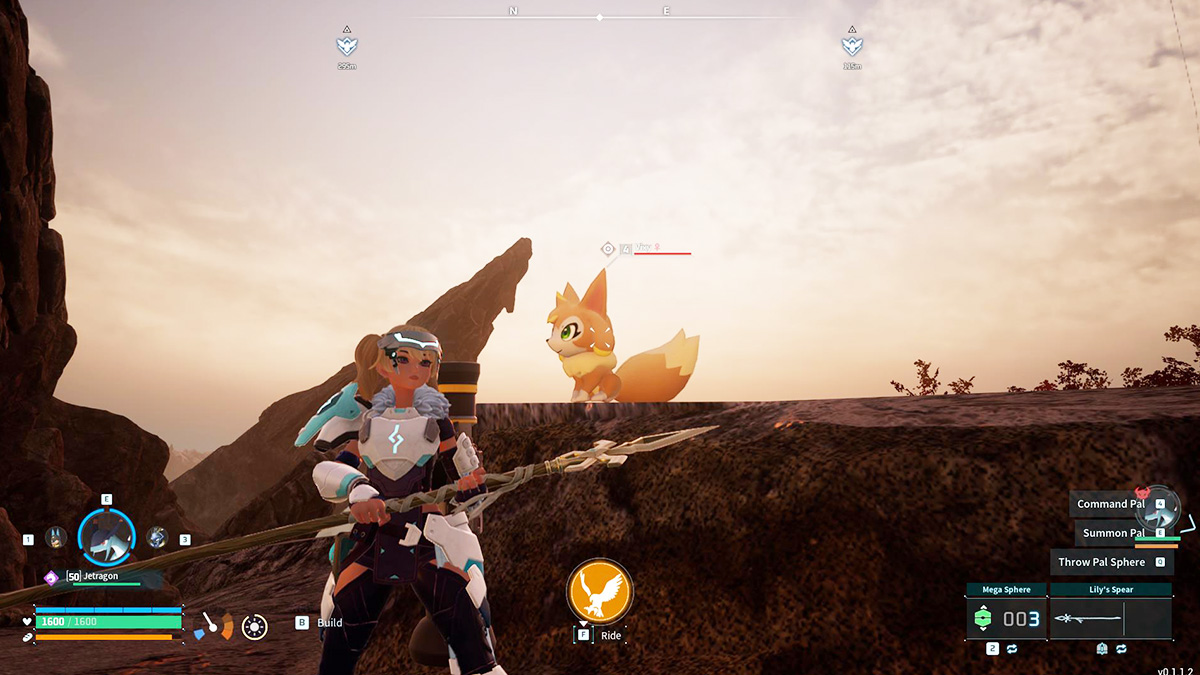The height and width of the screenshot is (675, 1200).
Task: Activate the orange eagle Ride icon
Action: (x=600, y=591)
